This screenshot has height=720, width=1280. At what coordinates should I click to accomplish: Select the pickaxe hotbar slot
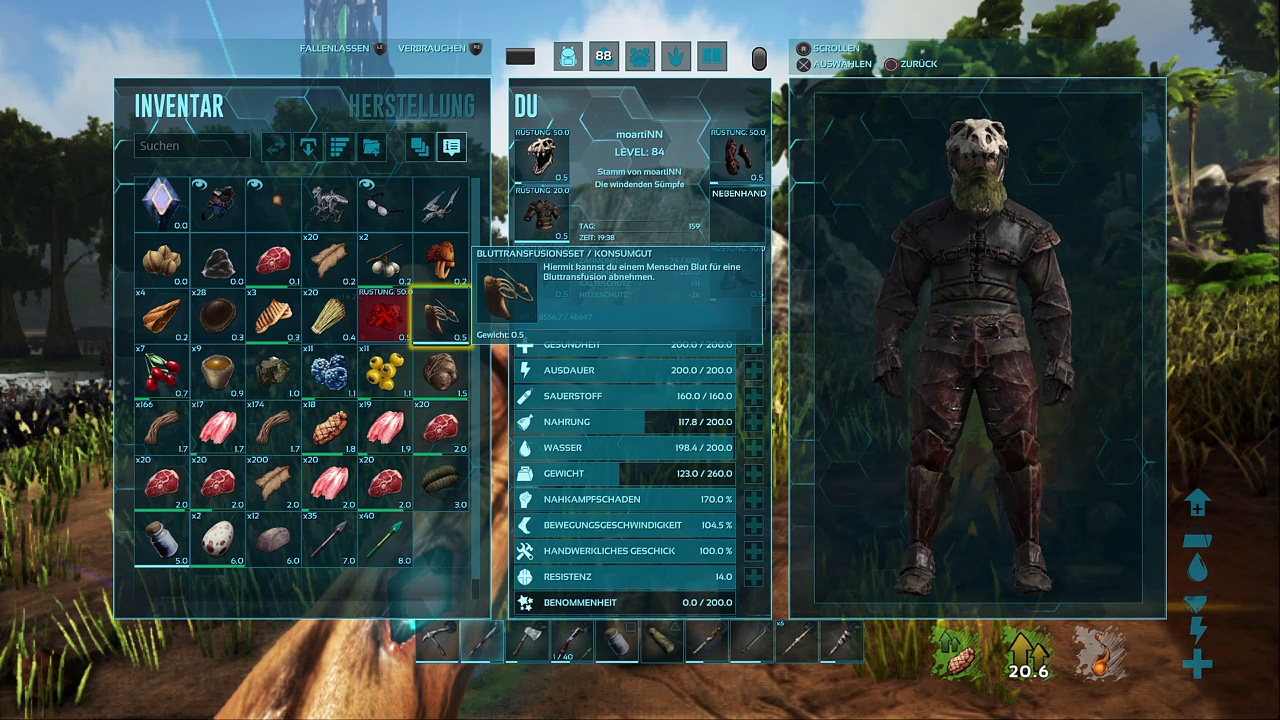(x=437, y=641)
